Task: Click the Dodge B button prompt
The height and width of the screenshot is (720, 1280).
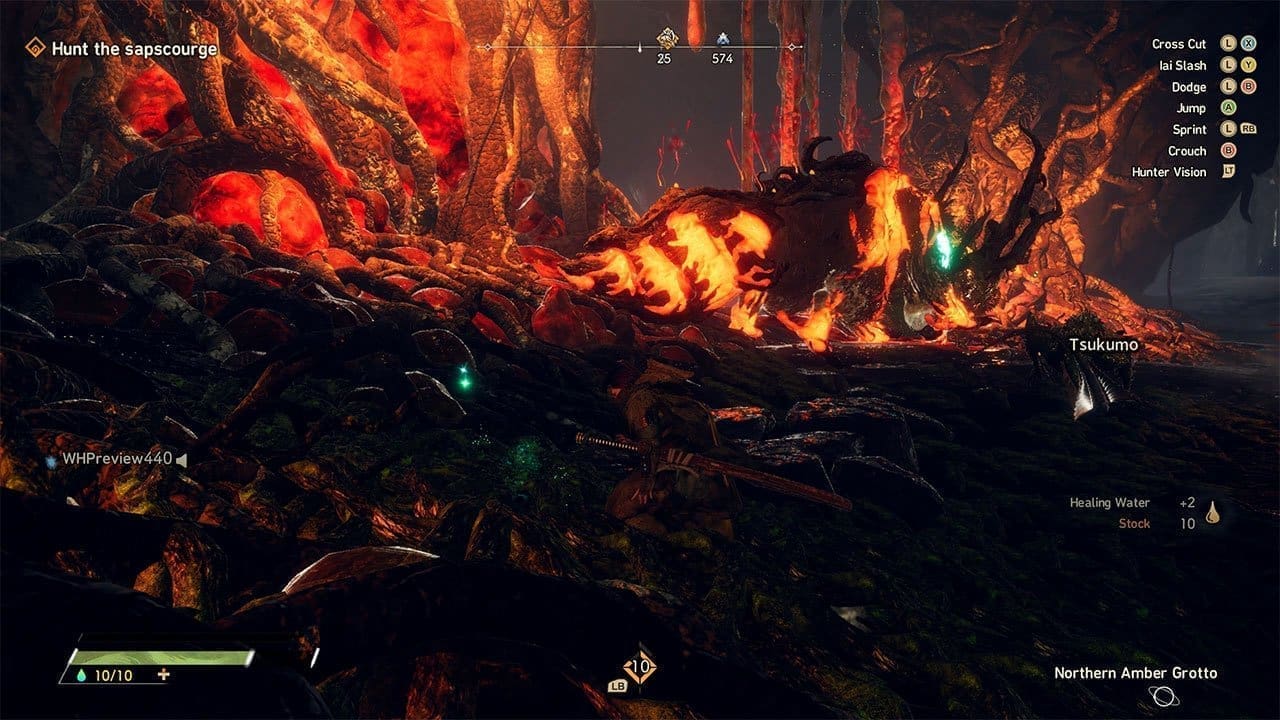Action: pyautogui.click(x=1248, y=87)
